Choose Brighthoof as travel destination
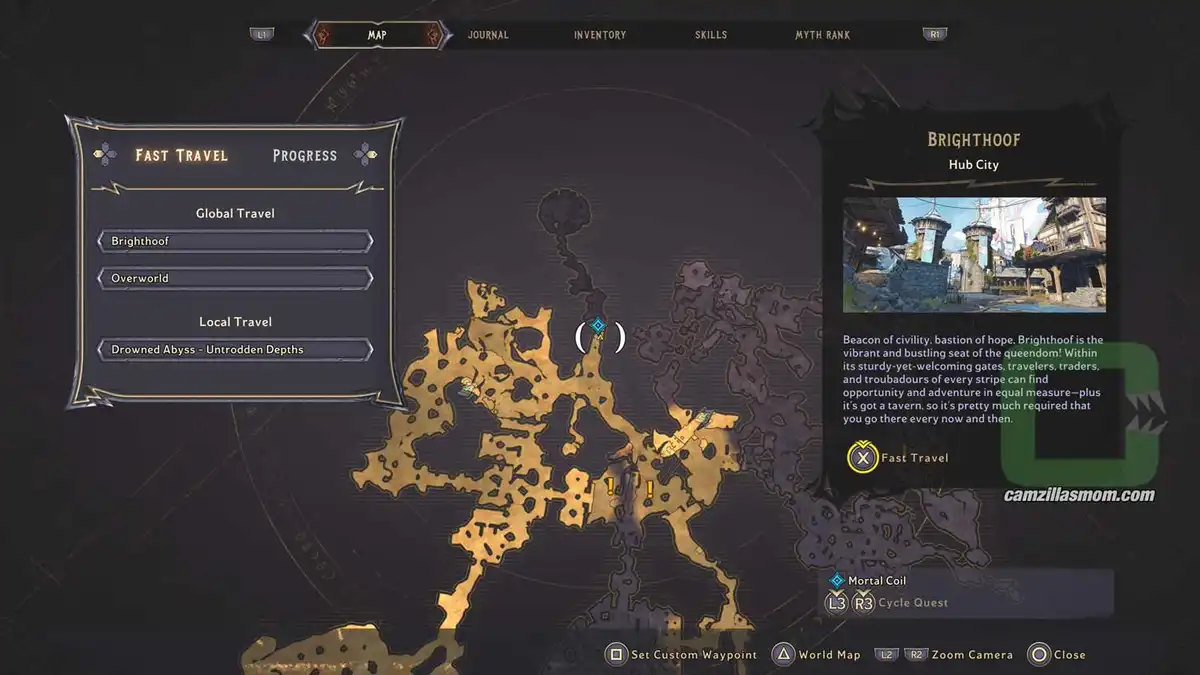Viewport: 1200px width, 675px height. point(235,241)
